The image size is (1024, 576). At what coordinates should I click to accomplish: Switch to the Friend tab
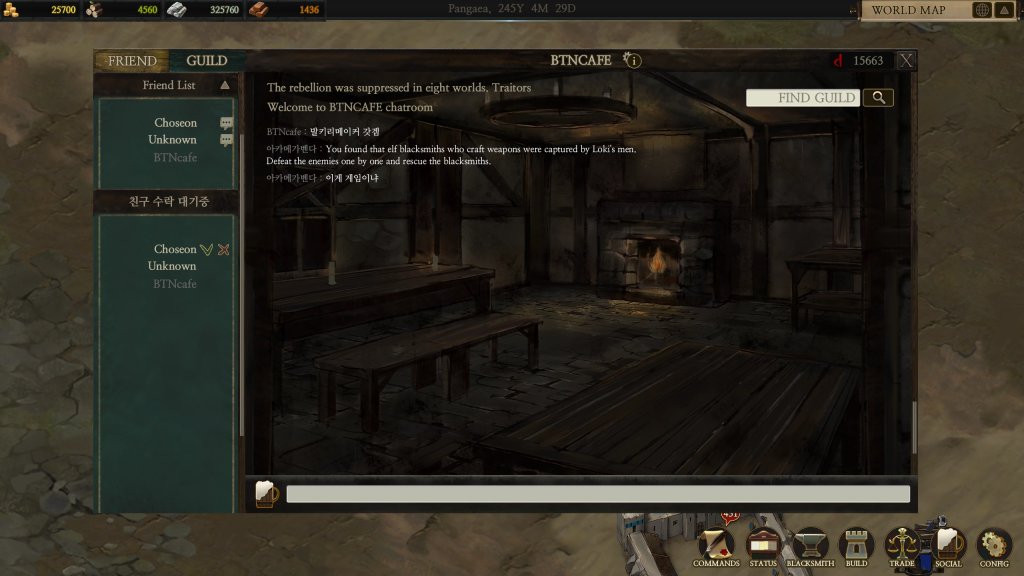(x=132, y=61)
